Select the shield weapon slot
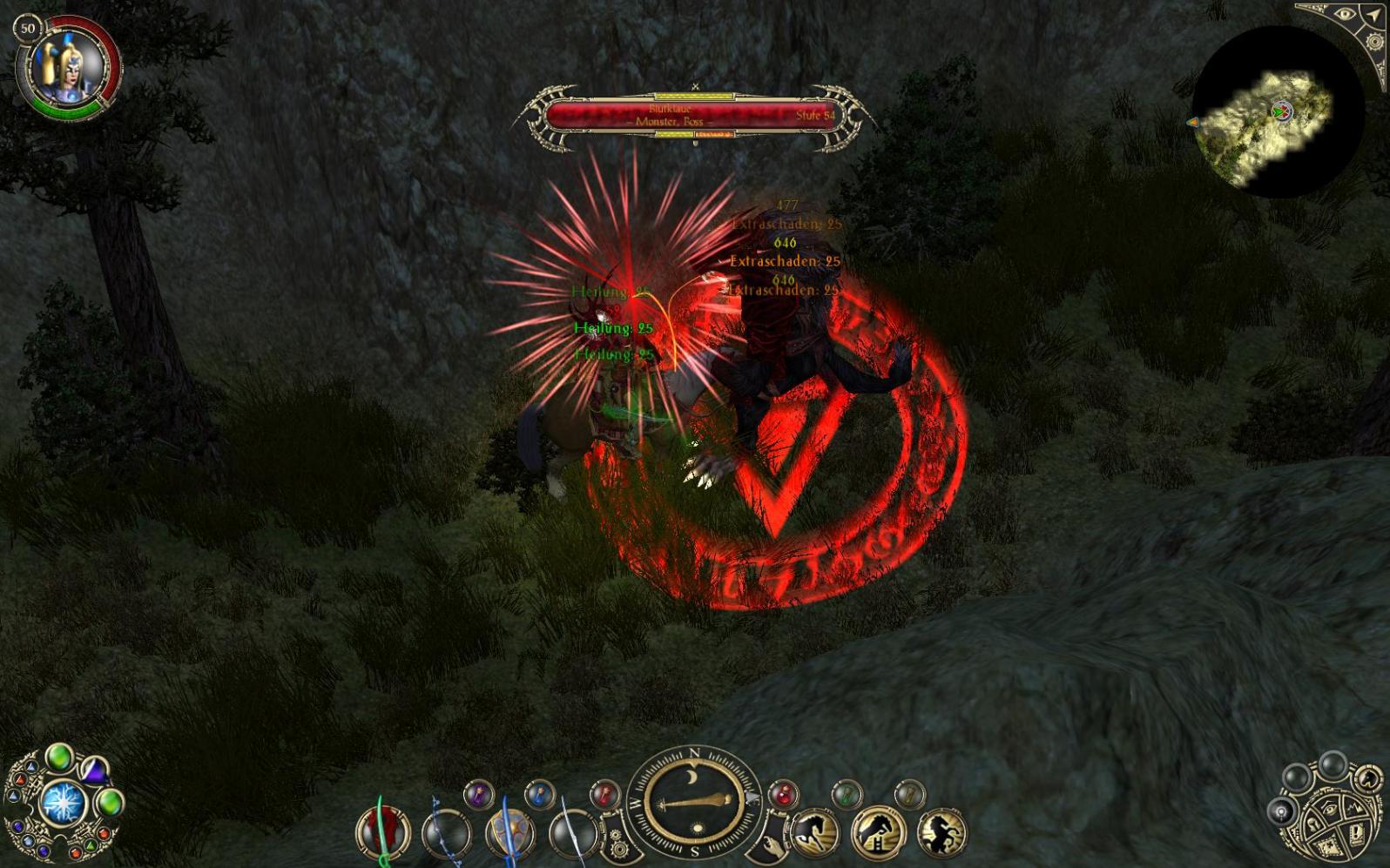The height and width of the screenshot is (868, 1390). 509,832
